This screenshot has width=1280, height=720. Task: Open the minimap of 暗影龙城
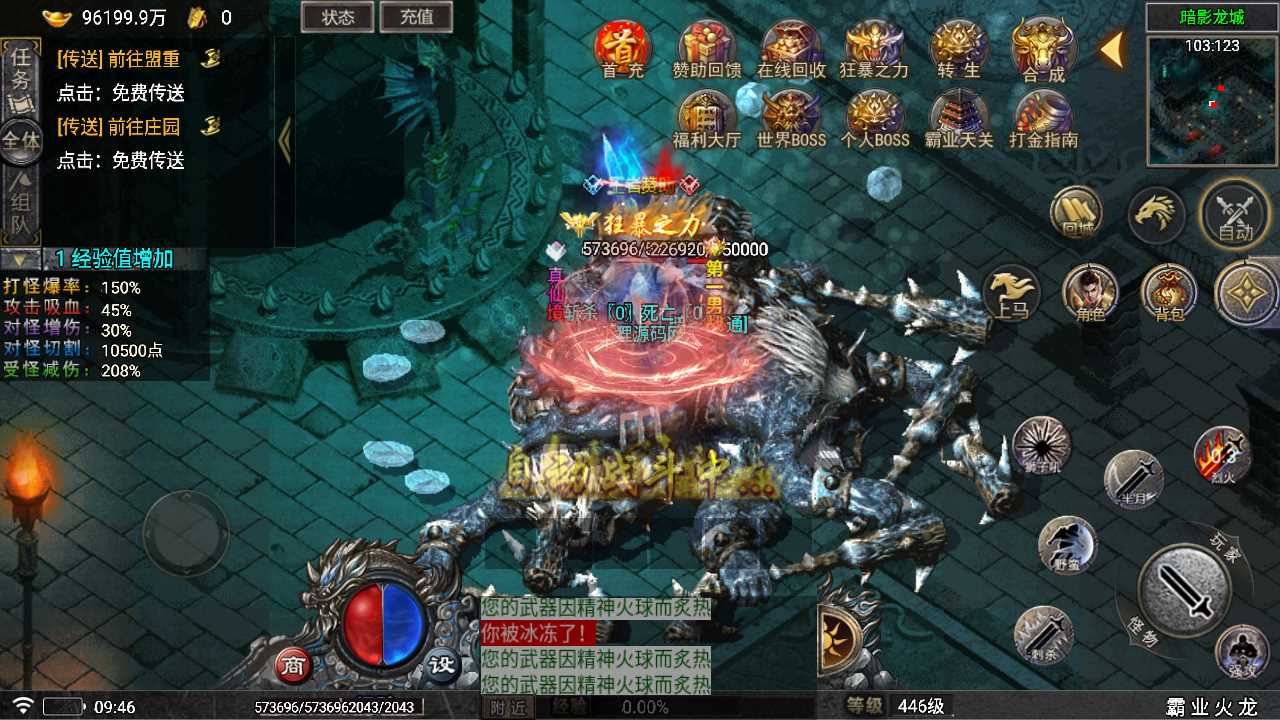[x=1212, y=100]
